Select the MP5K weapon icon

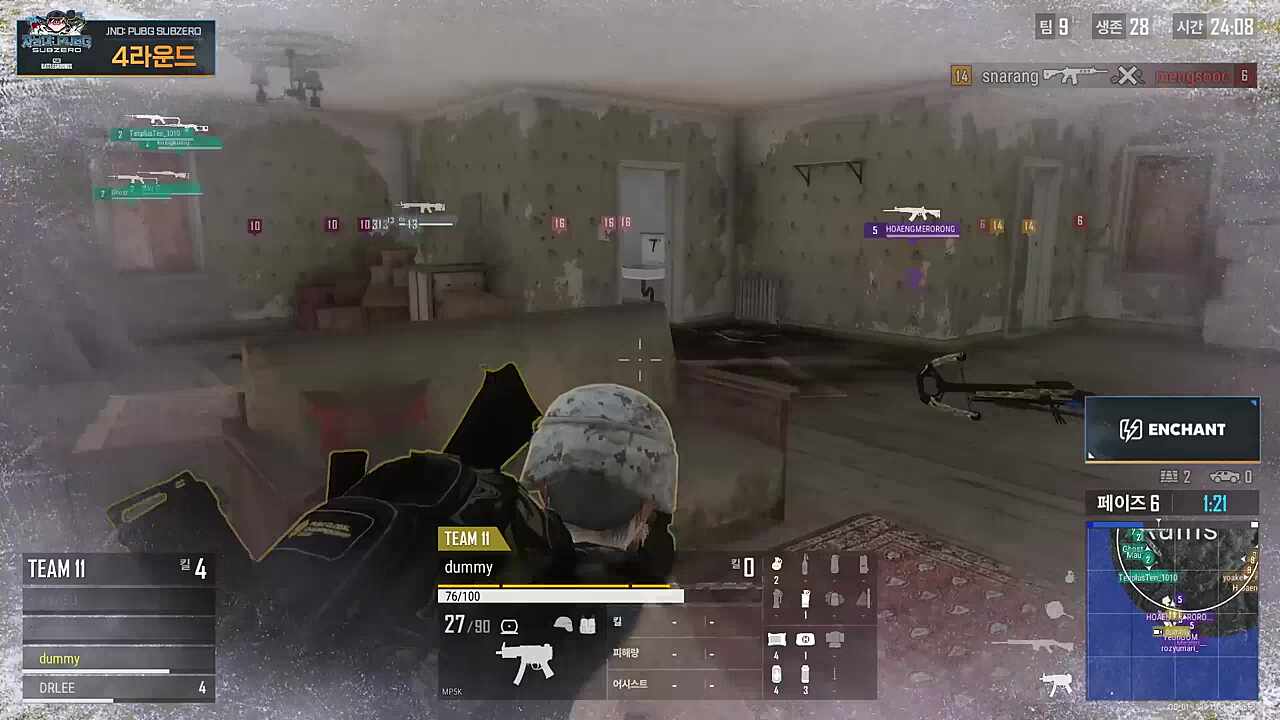point(524,663)
